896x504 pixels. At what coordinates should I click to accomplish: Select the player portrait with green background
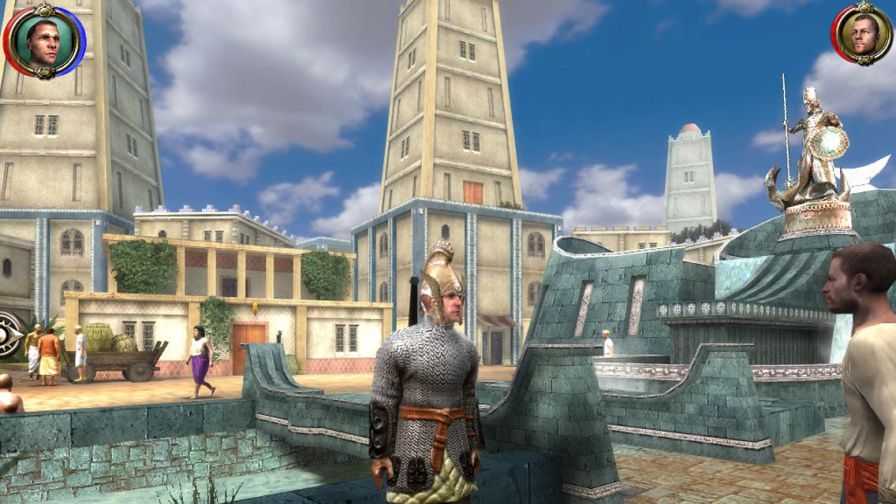coord(44,41)
